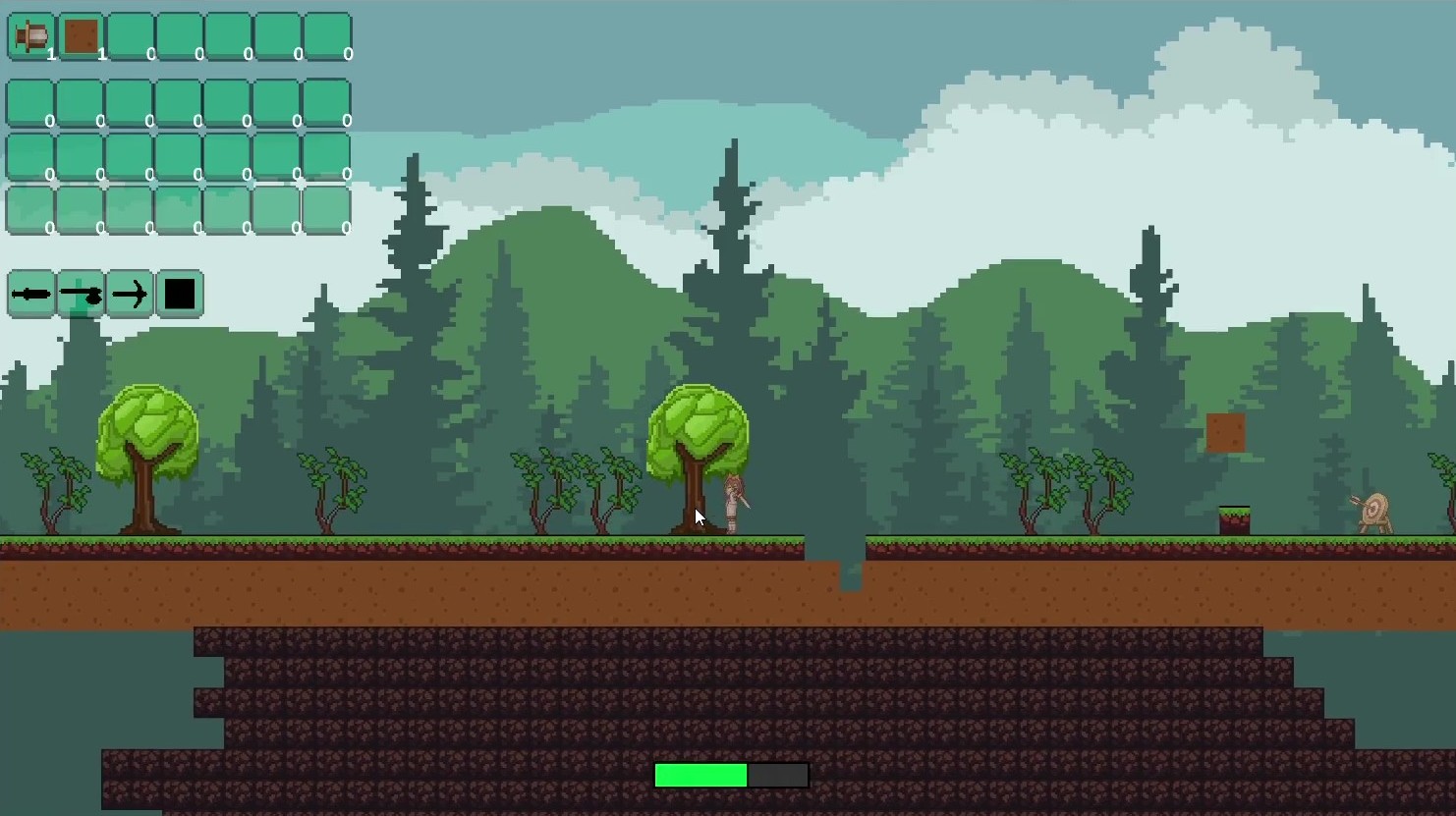1456x816 pixels.
Task: Select the wooden barrel item slot
Action: coord(31,37)
